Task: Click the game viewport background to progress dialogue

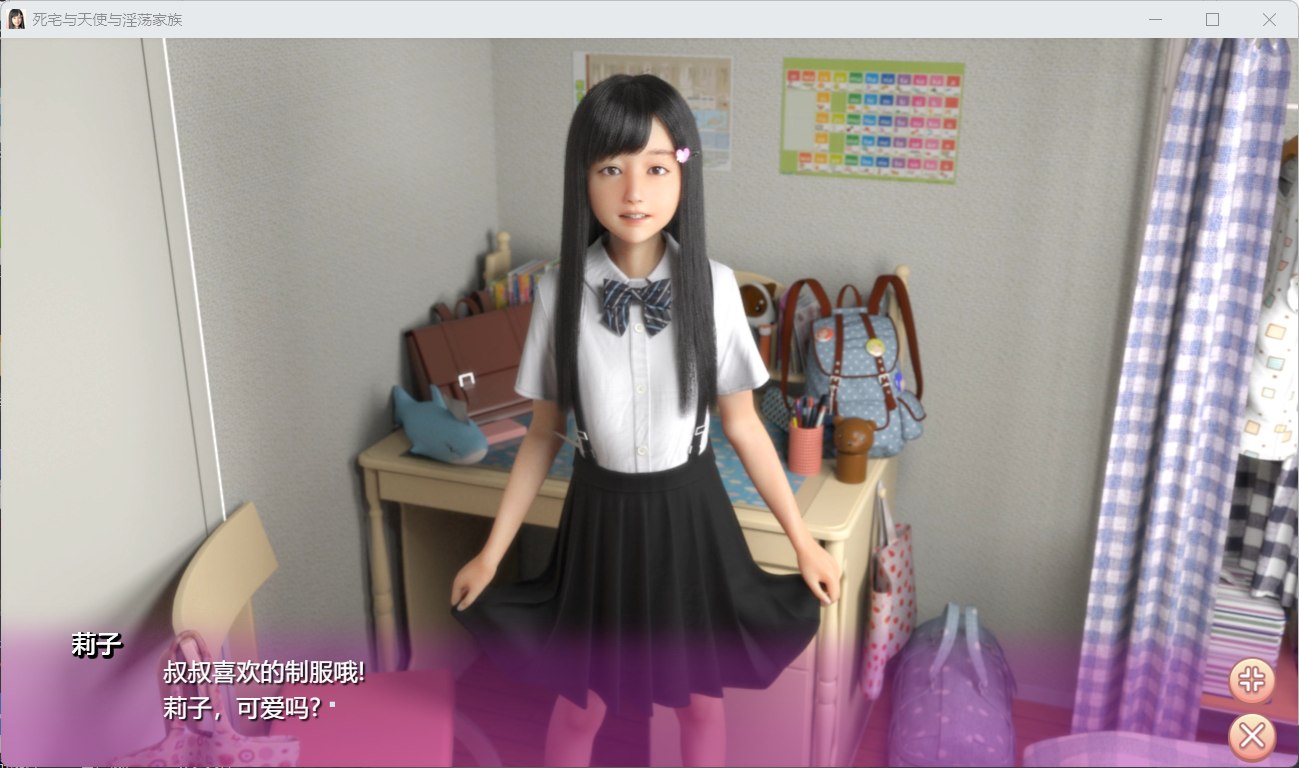Action: point(300,300)
